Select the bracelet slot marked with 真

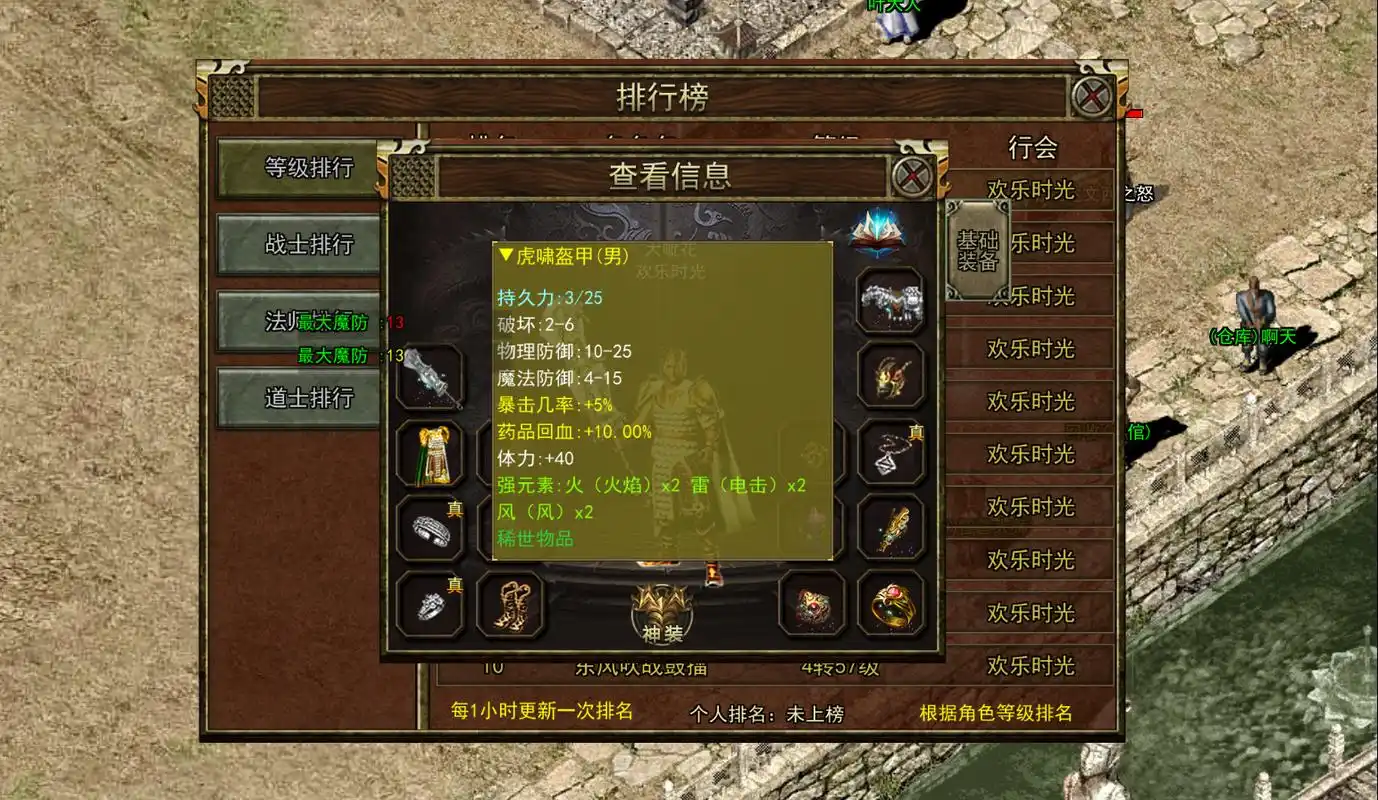point(430,530)
